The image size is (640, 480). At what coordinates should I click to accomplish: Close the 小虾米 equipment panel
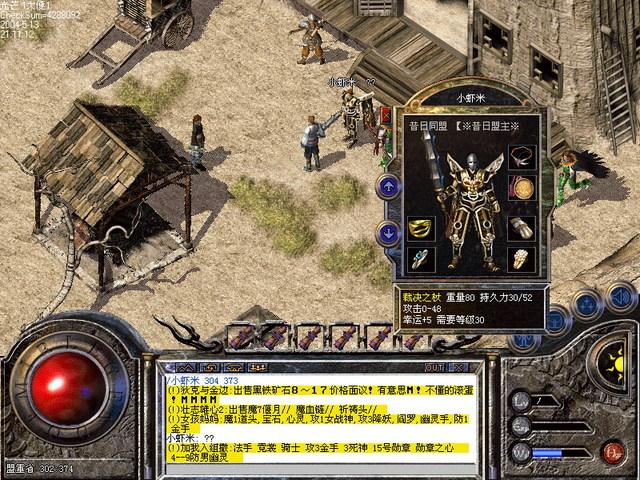[x=385, y=115]
